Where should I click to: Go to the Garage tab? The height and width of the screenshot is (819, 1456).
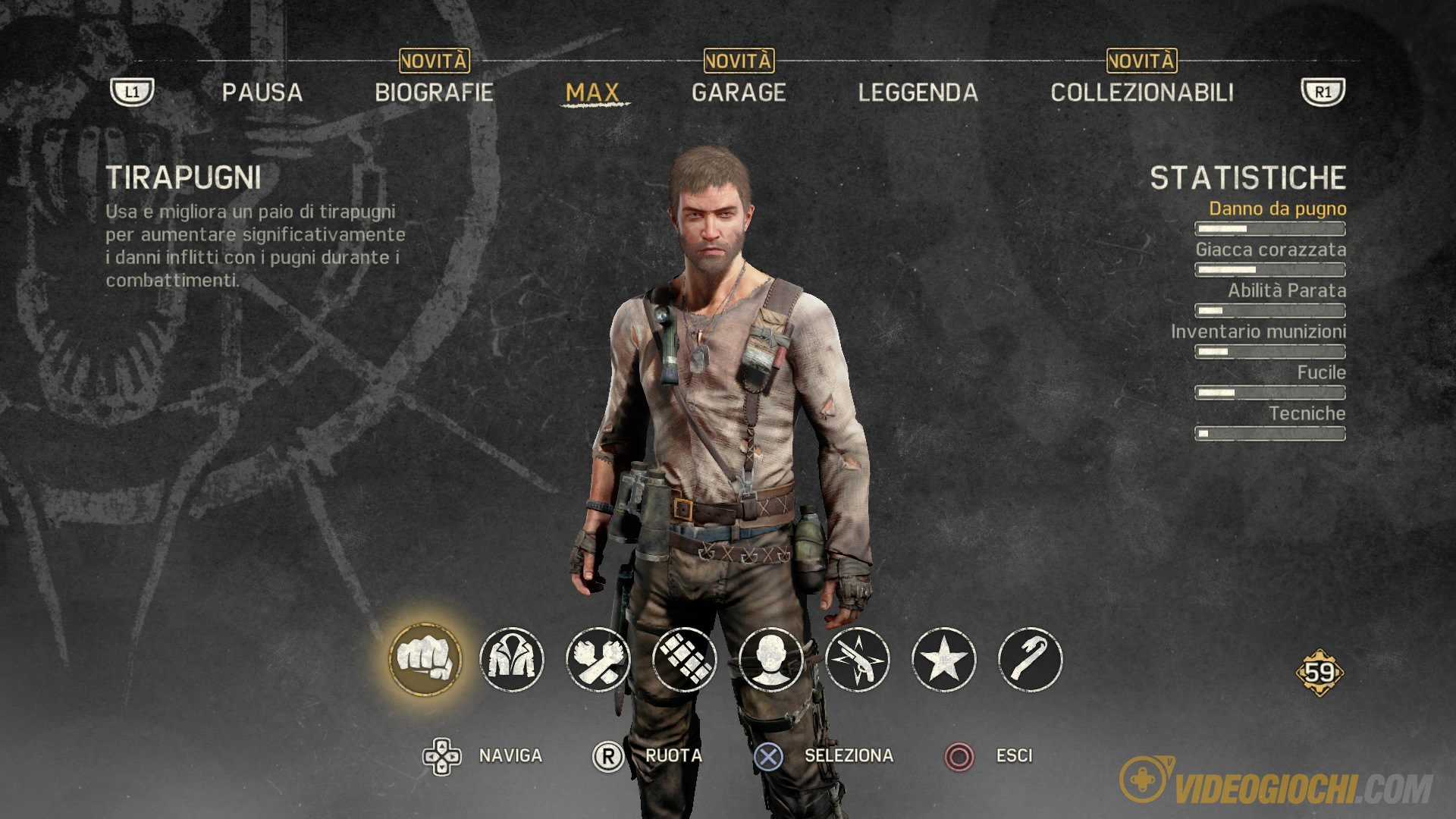pyautogui.click(x=739, y=93)
